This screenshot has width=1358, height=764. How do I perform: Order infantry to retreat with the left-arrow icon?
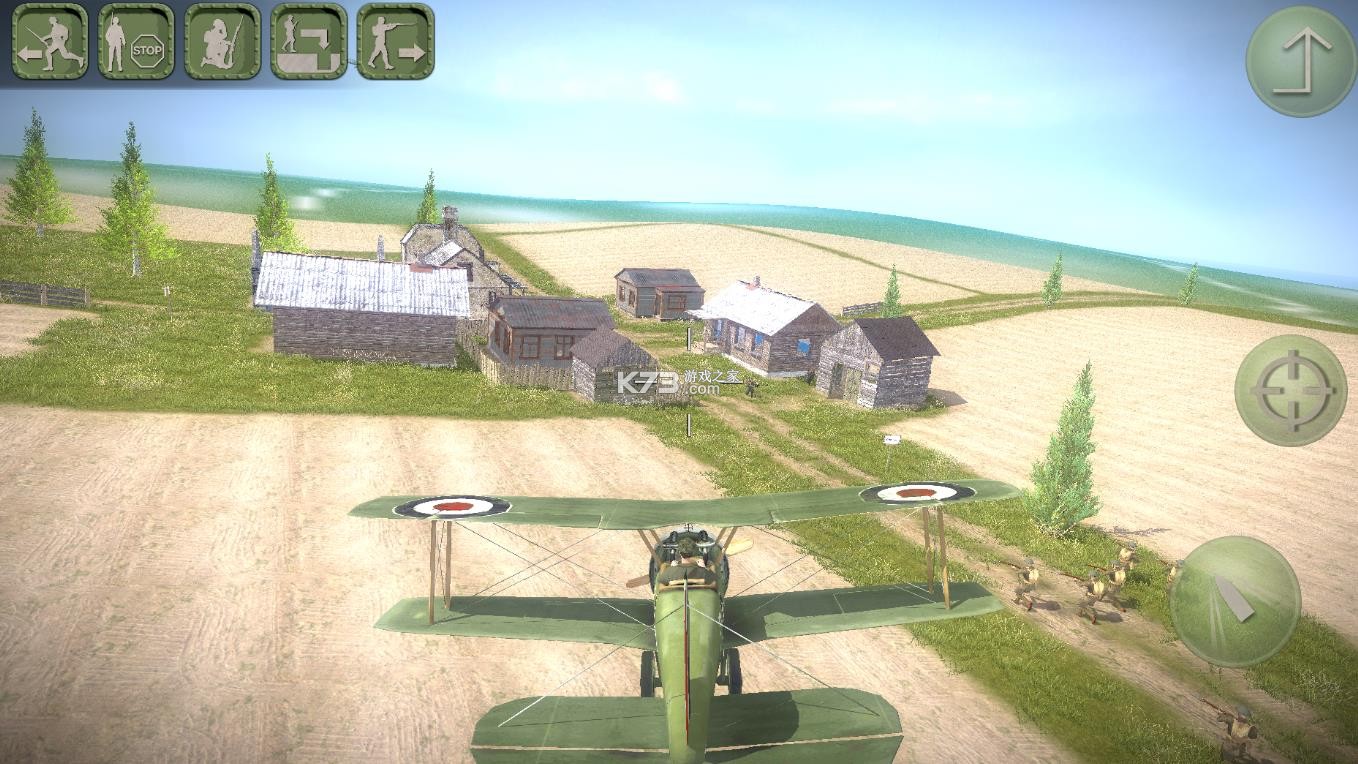[x=50, y=41]
